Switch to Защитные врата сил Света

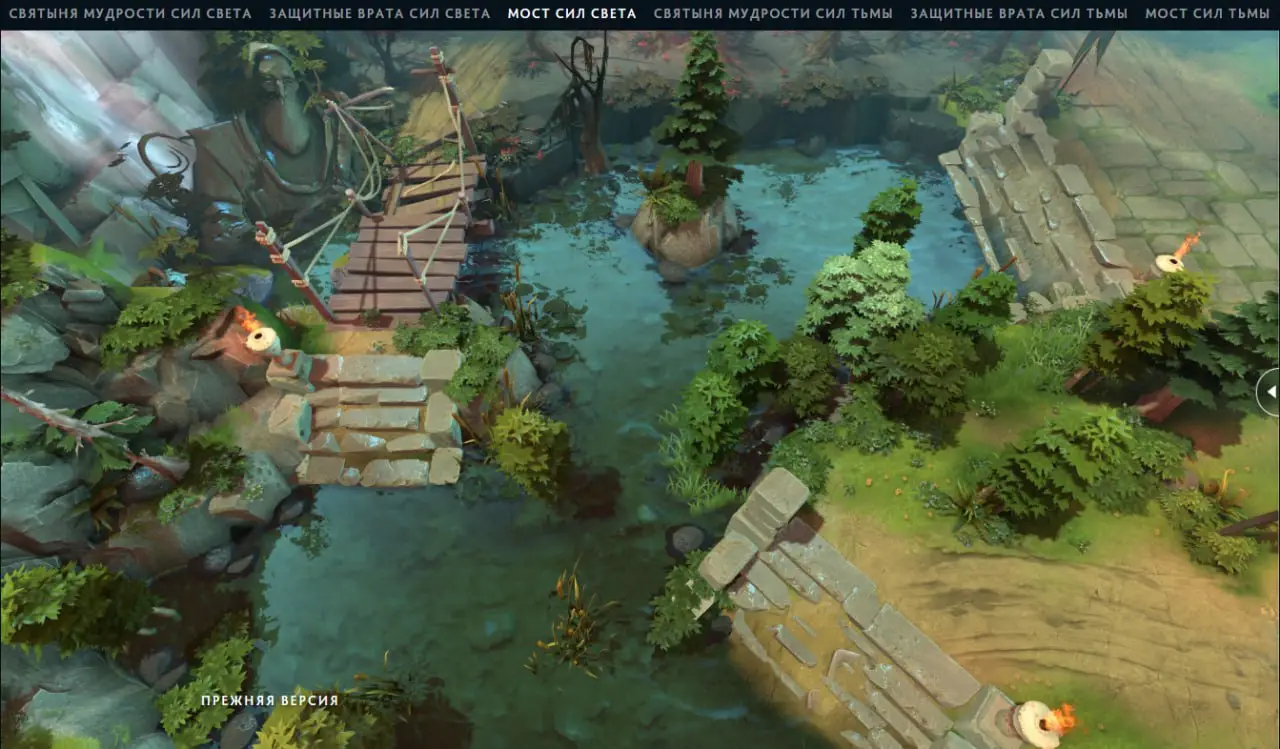[380, 14]
